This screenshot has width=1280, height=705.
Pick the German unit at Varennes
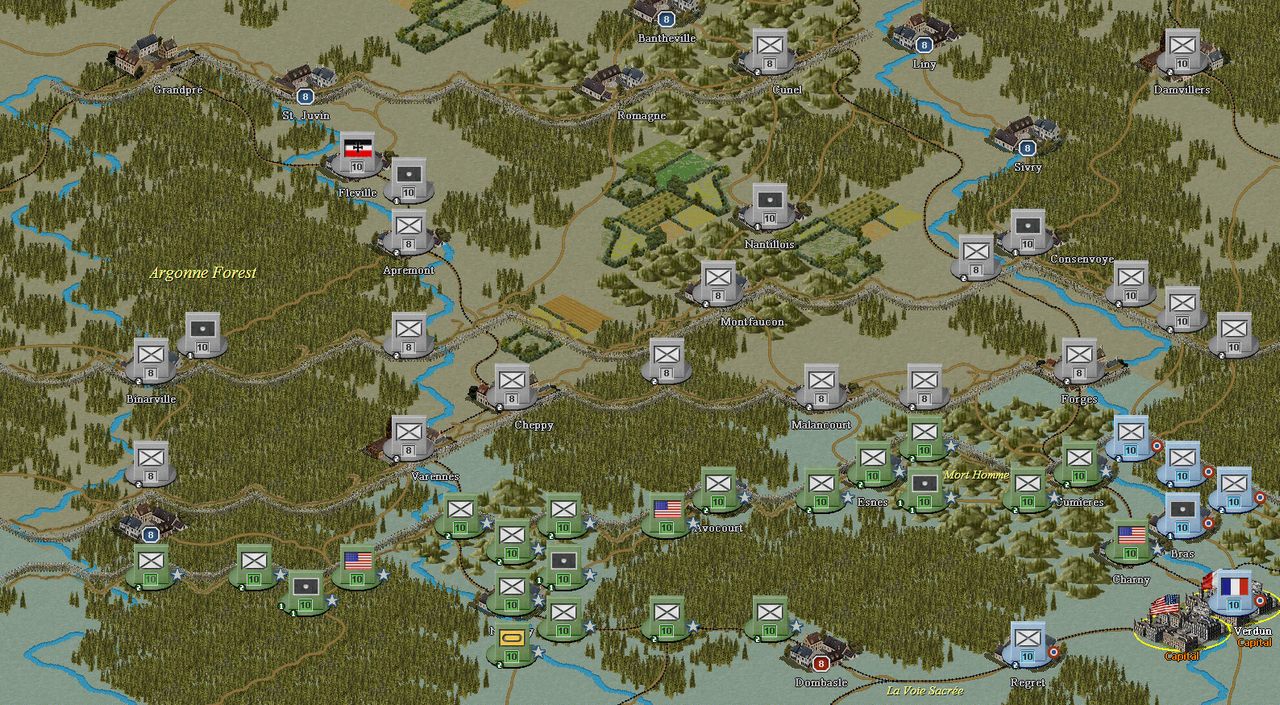pos(408,436)
